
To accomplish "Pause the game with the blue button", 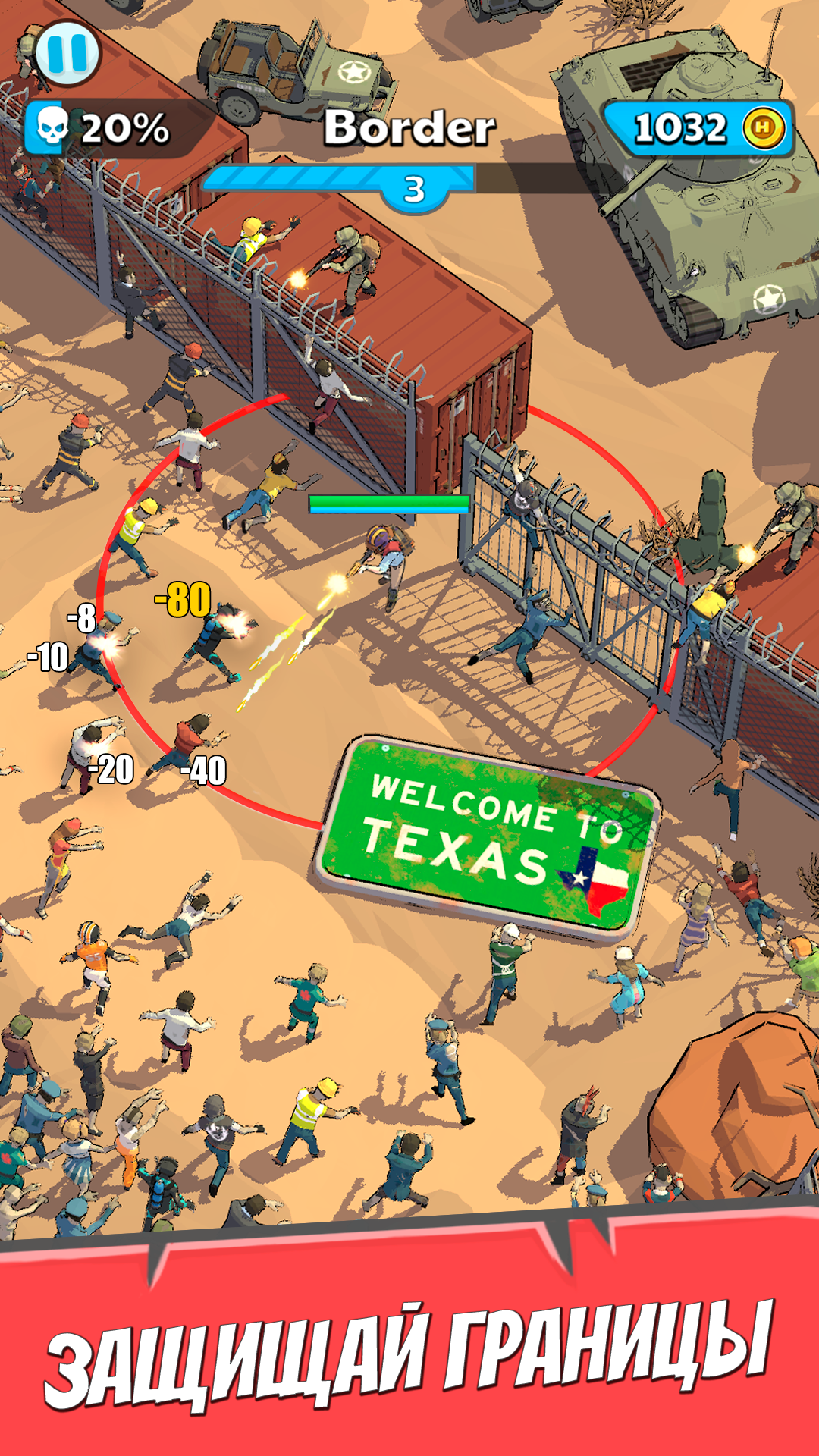I will 67,53.
